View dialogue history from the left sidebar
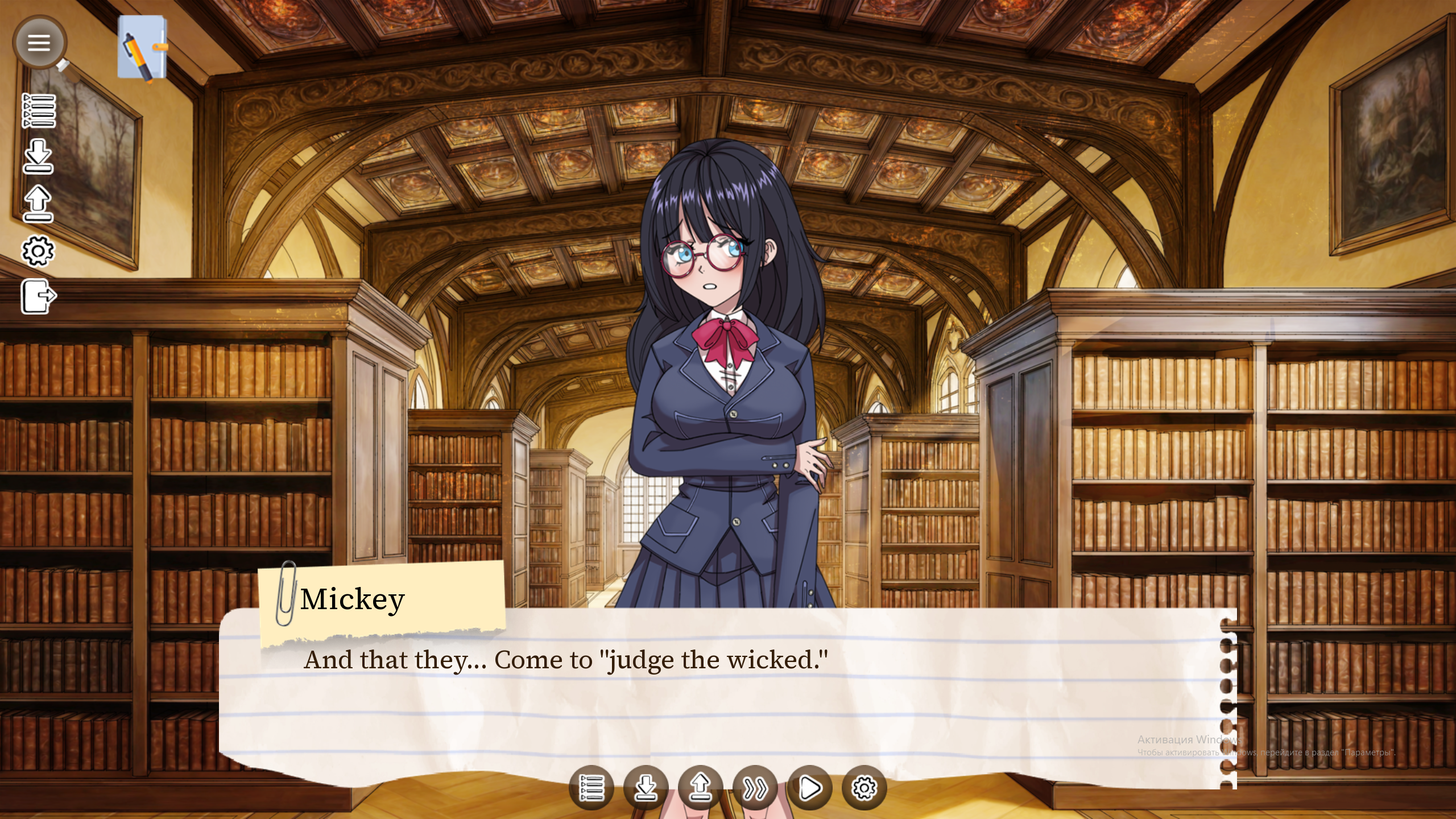Viewport: 1456px width, 819px height. point(40,111)
